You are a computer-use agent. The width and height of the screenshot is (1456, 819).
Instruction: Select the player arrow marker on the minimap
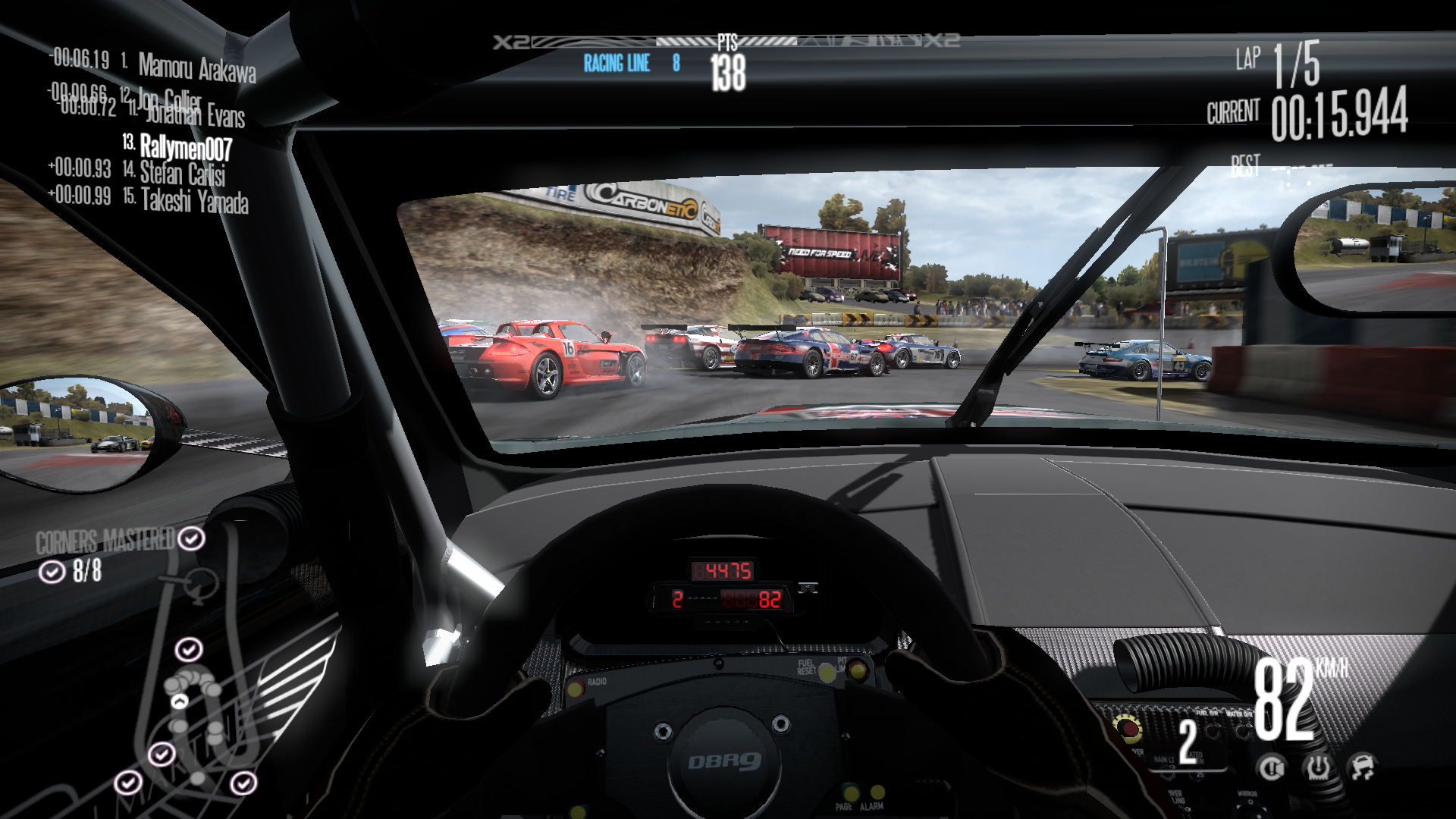pos(179,701)
